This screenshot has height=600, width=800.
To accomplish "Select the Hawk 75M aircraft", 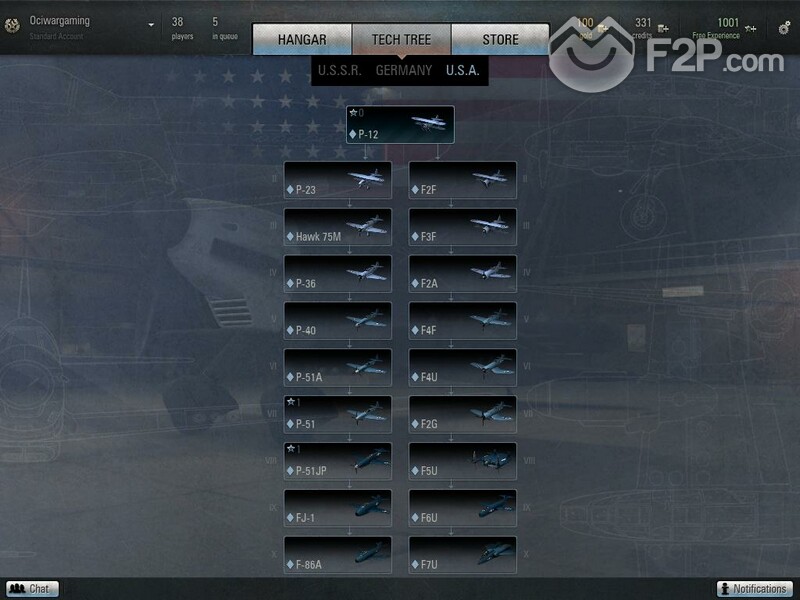I will [337, 228].
